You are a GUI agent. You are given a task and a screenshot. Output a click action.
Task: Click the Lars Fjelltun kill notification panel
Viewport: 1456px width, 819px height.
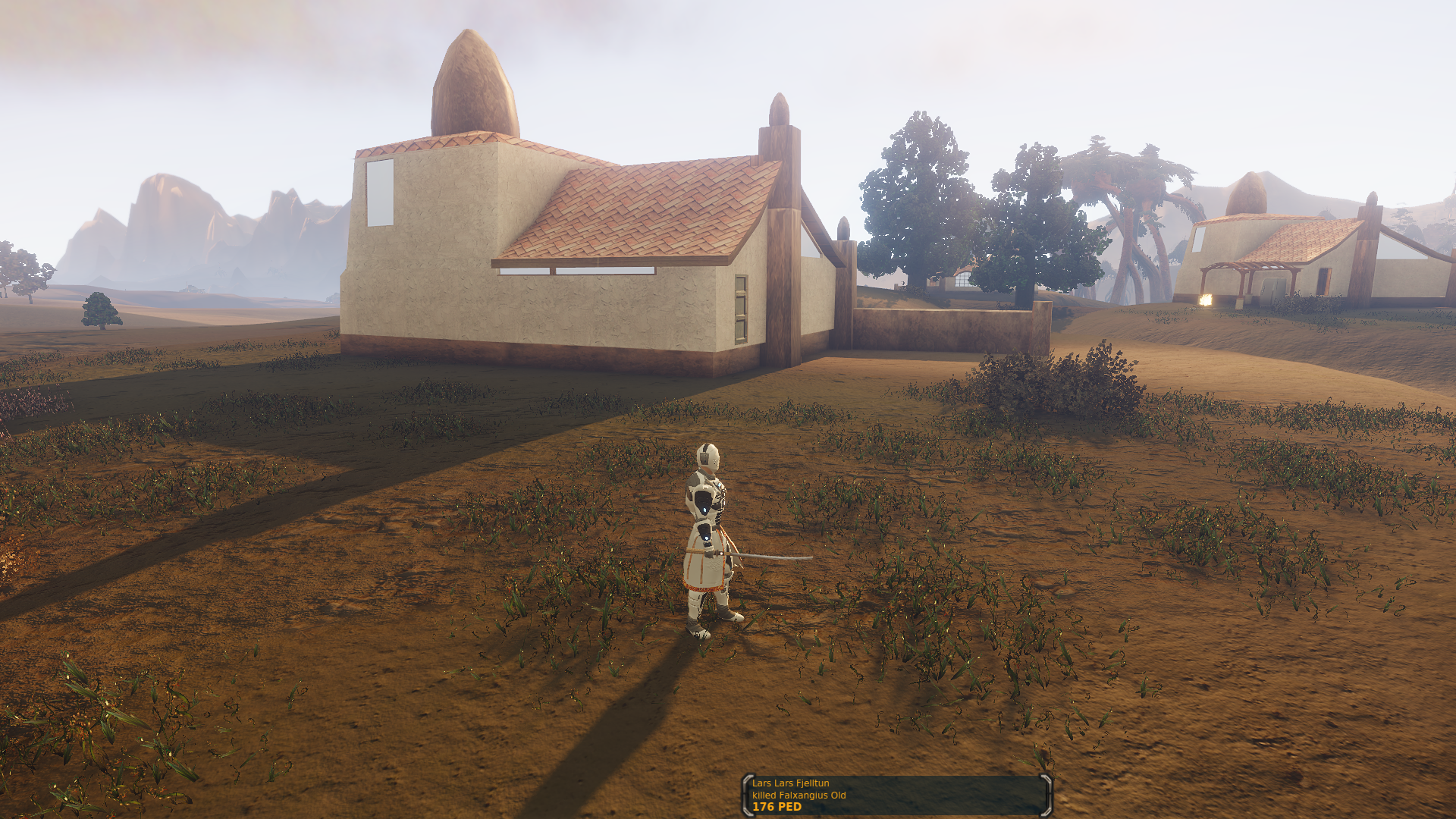pyautogui.click(x=896, y=795)
